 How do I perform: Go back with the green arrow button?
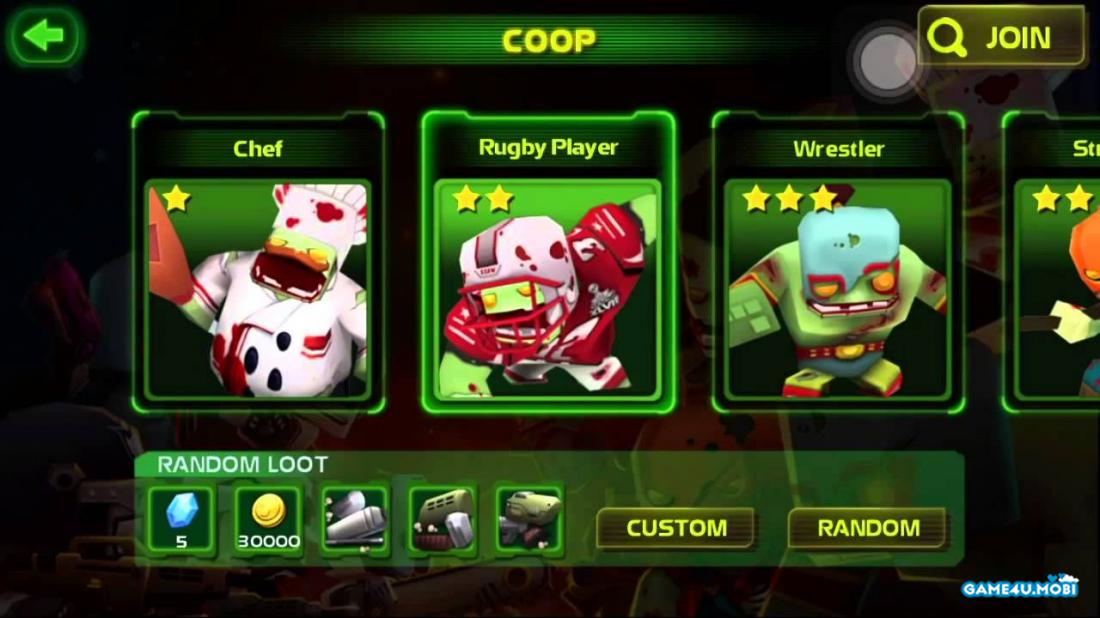click(x=44, y=37)
